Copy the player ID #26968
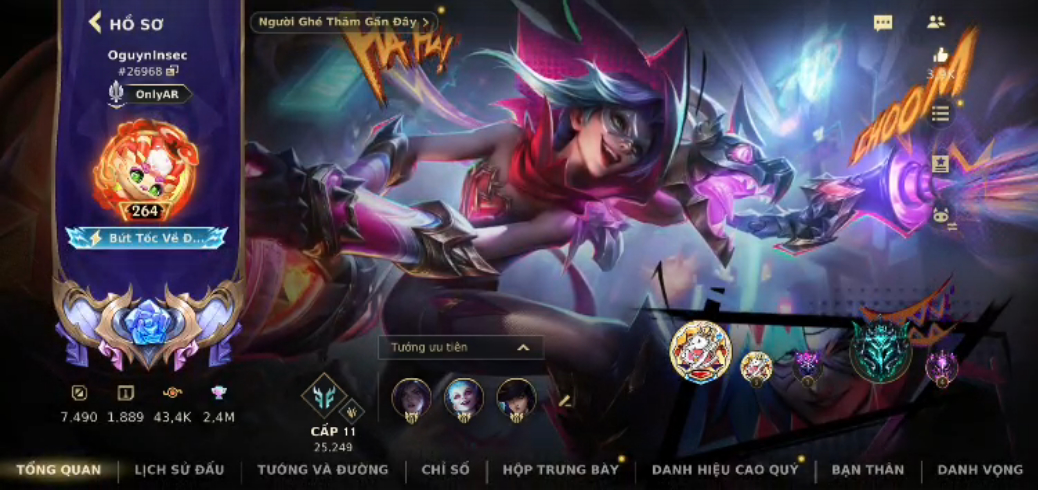This screenshot has height=490, width=1038. pos(173,71)
